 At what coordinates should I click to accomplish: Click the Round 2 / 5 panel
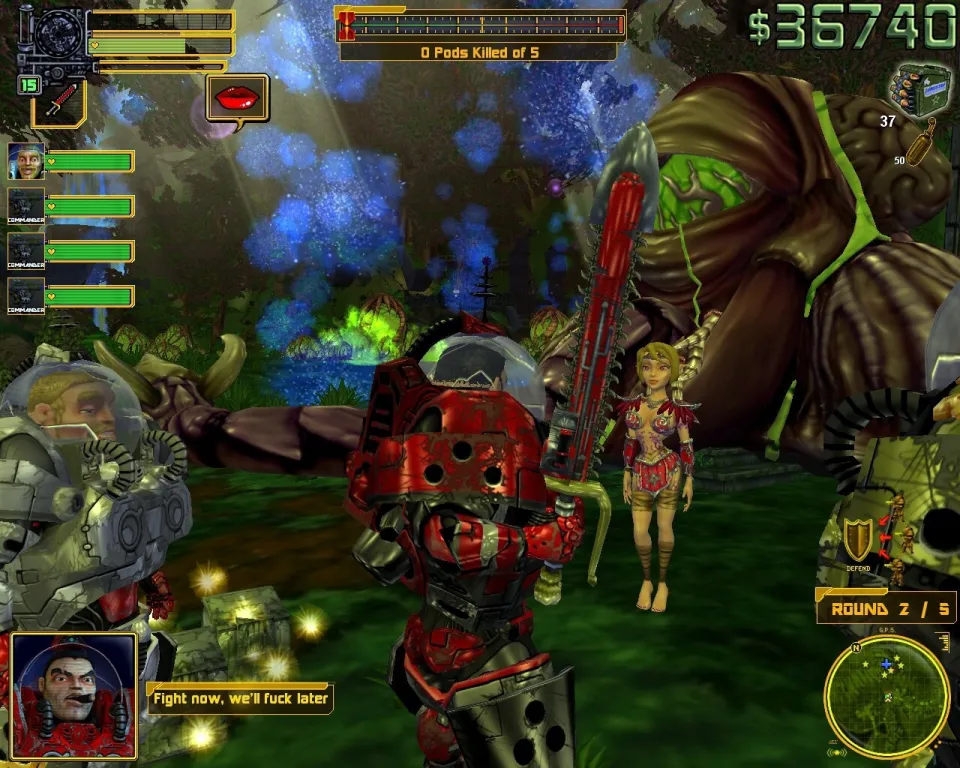coord(886,608)
